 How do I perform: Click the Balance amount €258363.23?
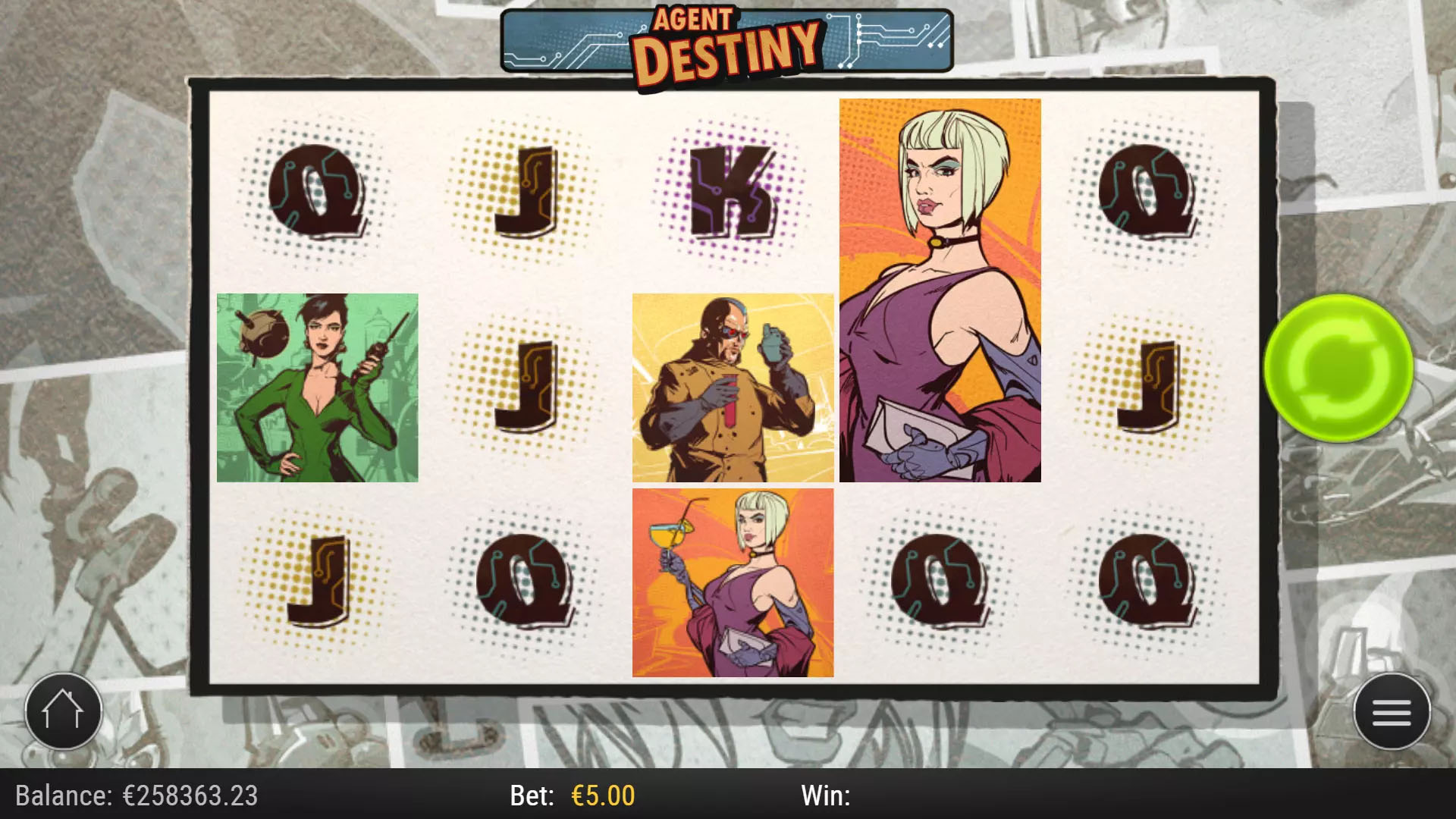click(x=190, y=795)
